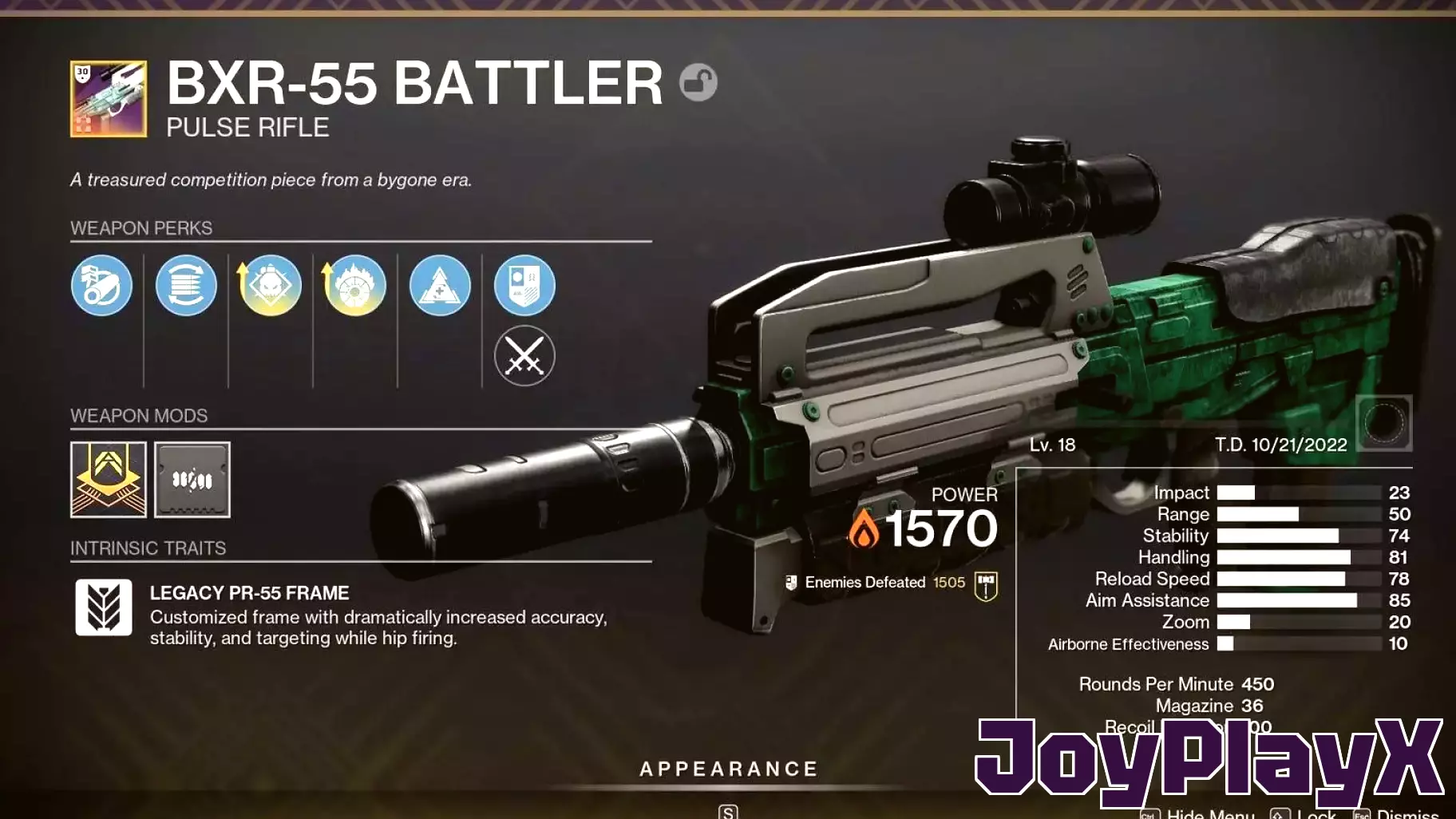Image resolution: width=1456 pixels, height=819 pixels.
Task: Select the equipped weapon mod slot
Action: 109,480
